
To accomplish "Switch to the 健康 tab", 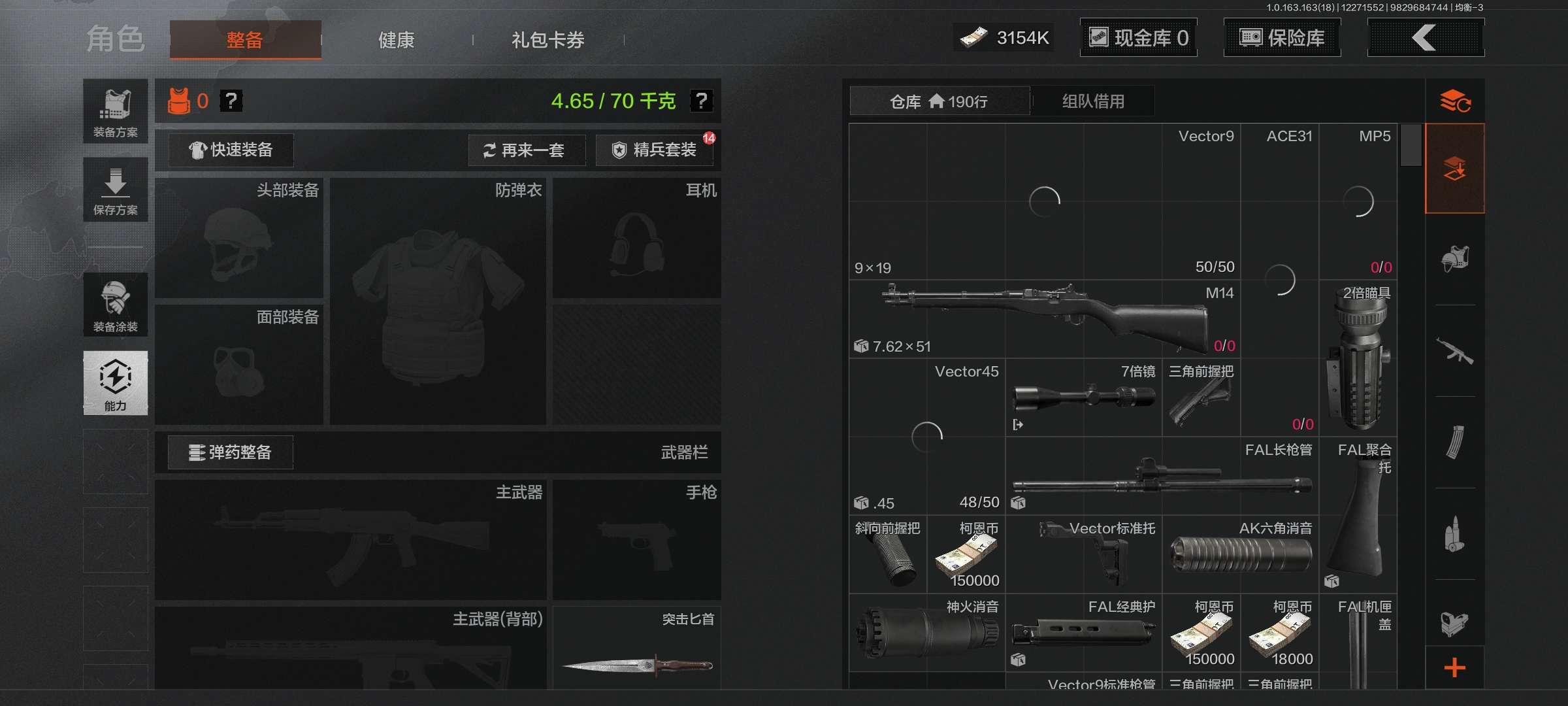I will (395, 39).
